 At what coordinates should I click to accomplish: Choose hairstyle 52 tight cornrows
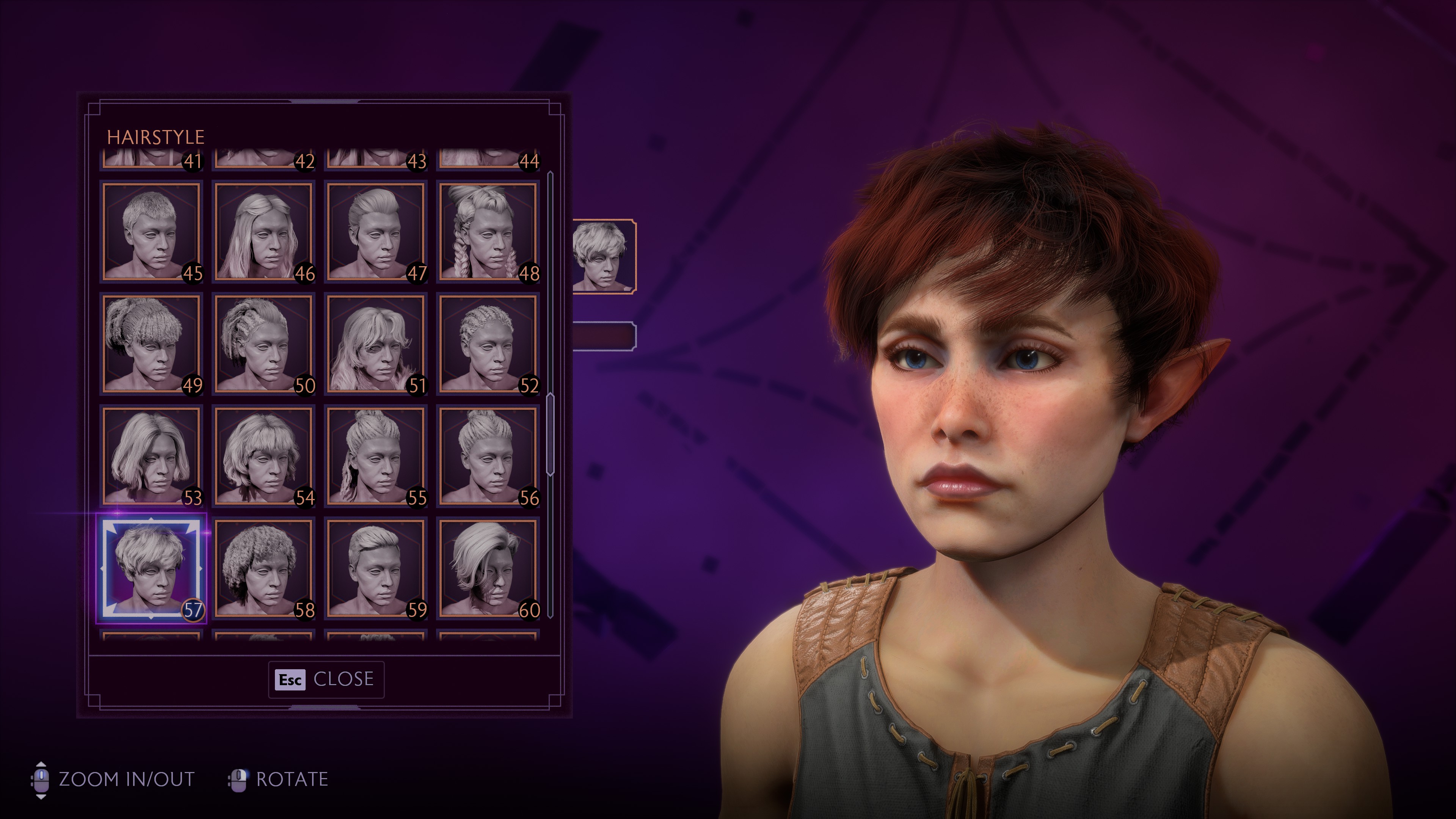click(x=488, y=343)
